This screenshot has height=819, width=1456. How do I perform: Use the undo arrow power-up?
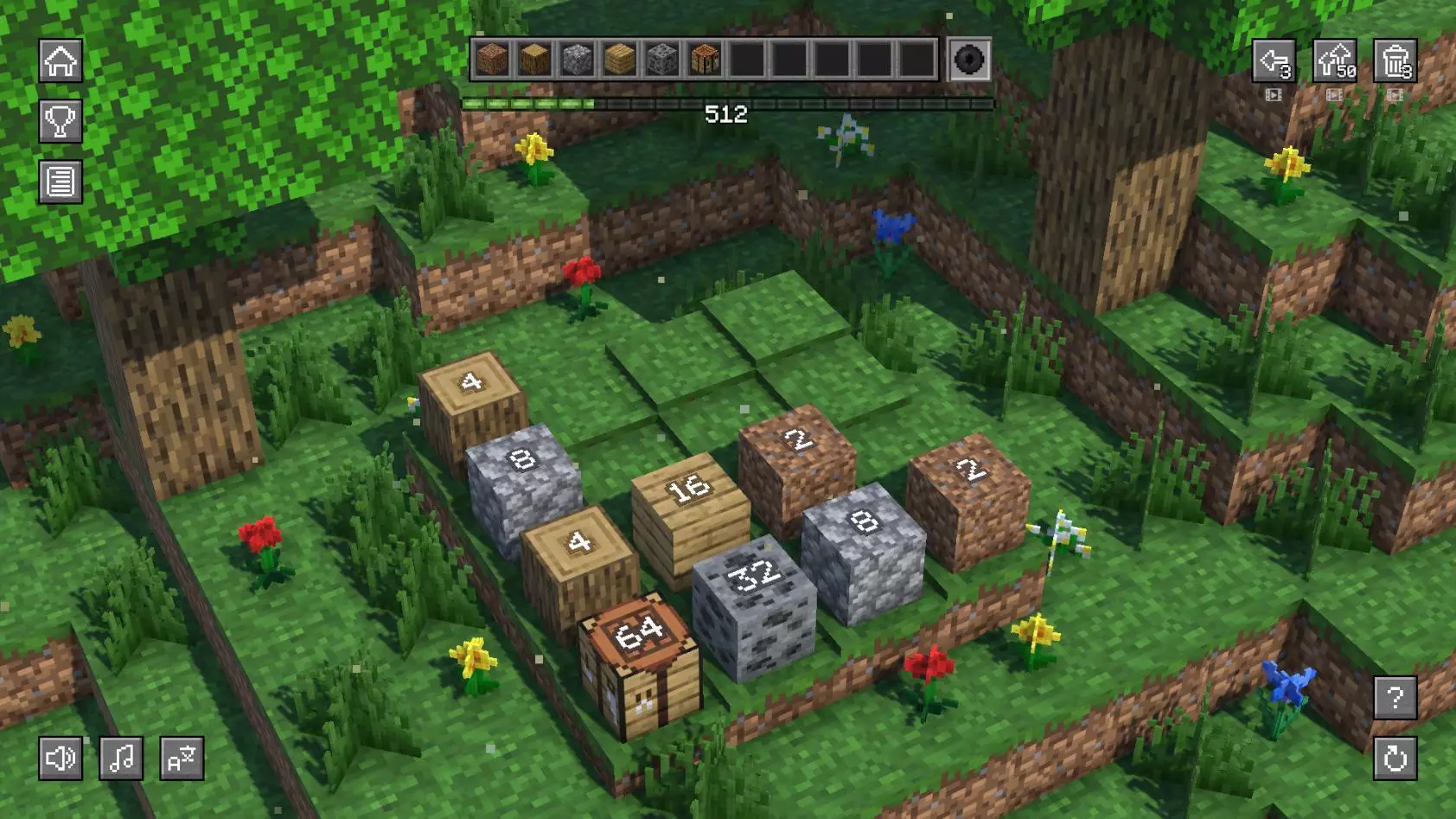point(1274,61)
